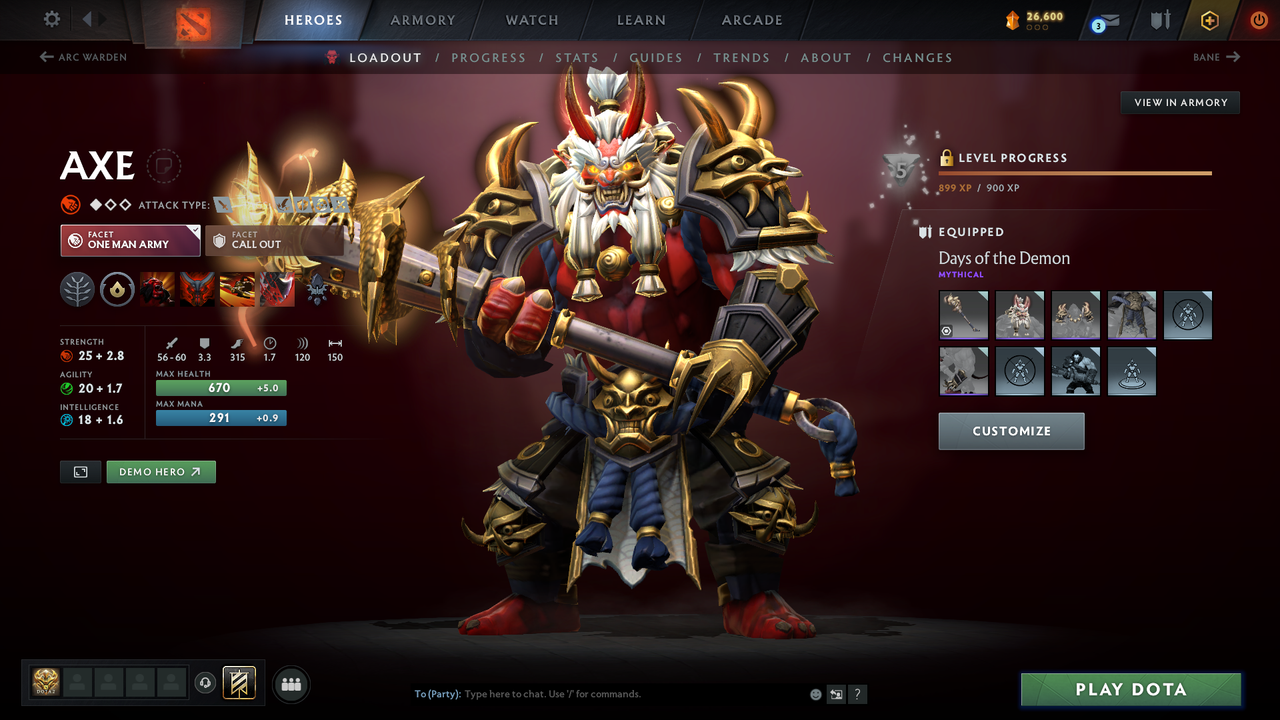Click the arrow to Bane
The width and height of the screenshot is (1280, 720).
point(1215,57)
